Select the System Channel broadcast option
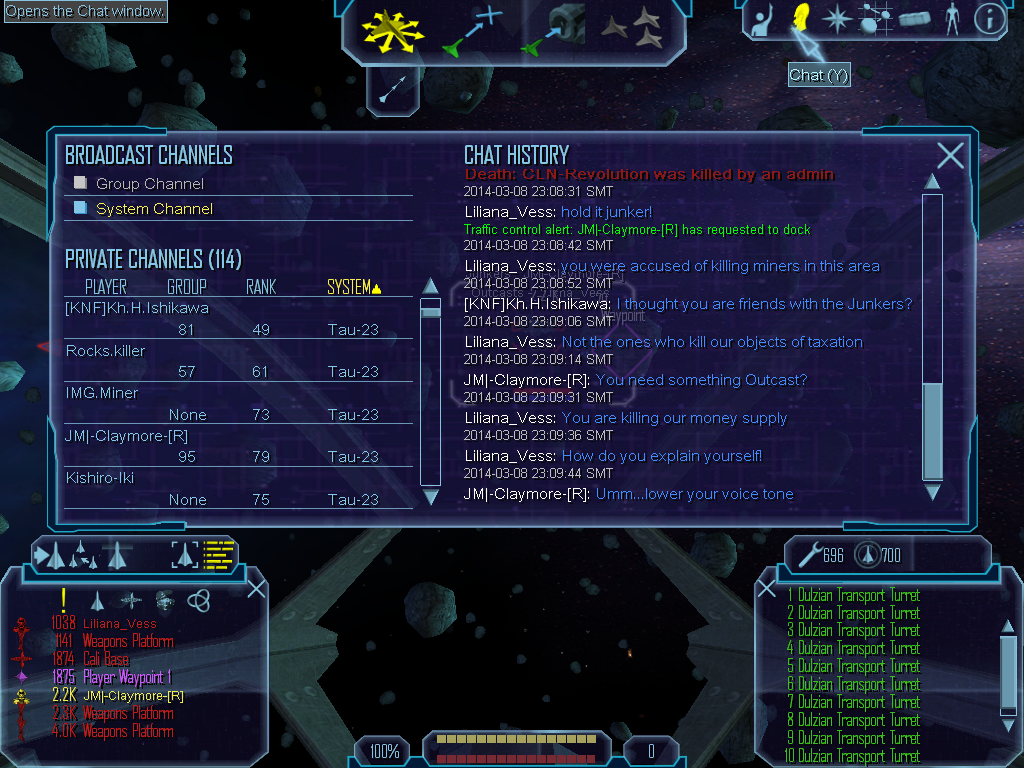 point(153,209)
